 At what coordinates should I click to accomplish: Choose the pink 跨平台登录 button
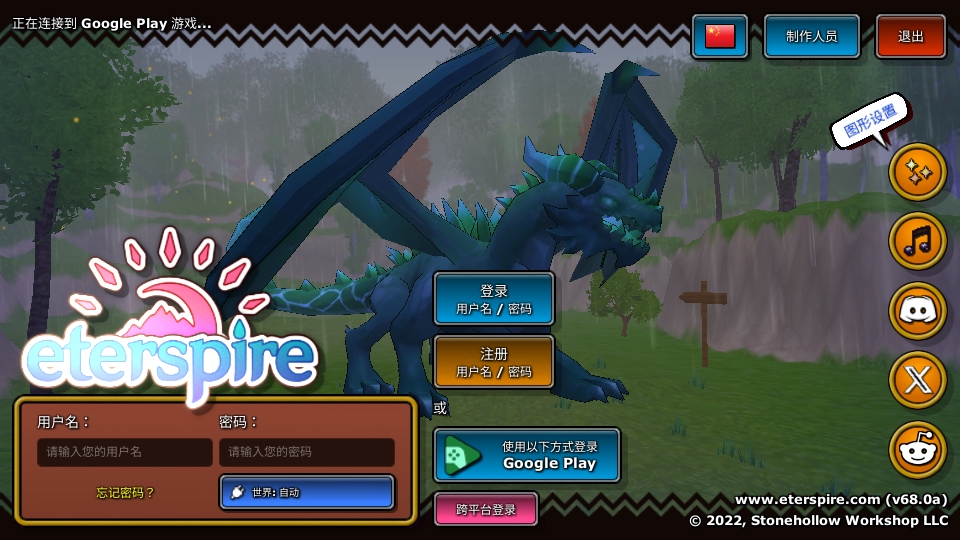tap(486, 509)
